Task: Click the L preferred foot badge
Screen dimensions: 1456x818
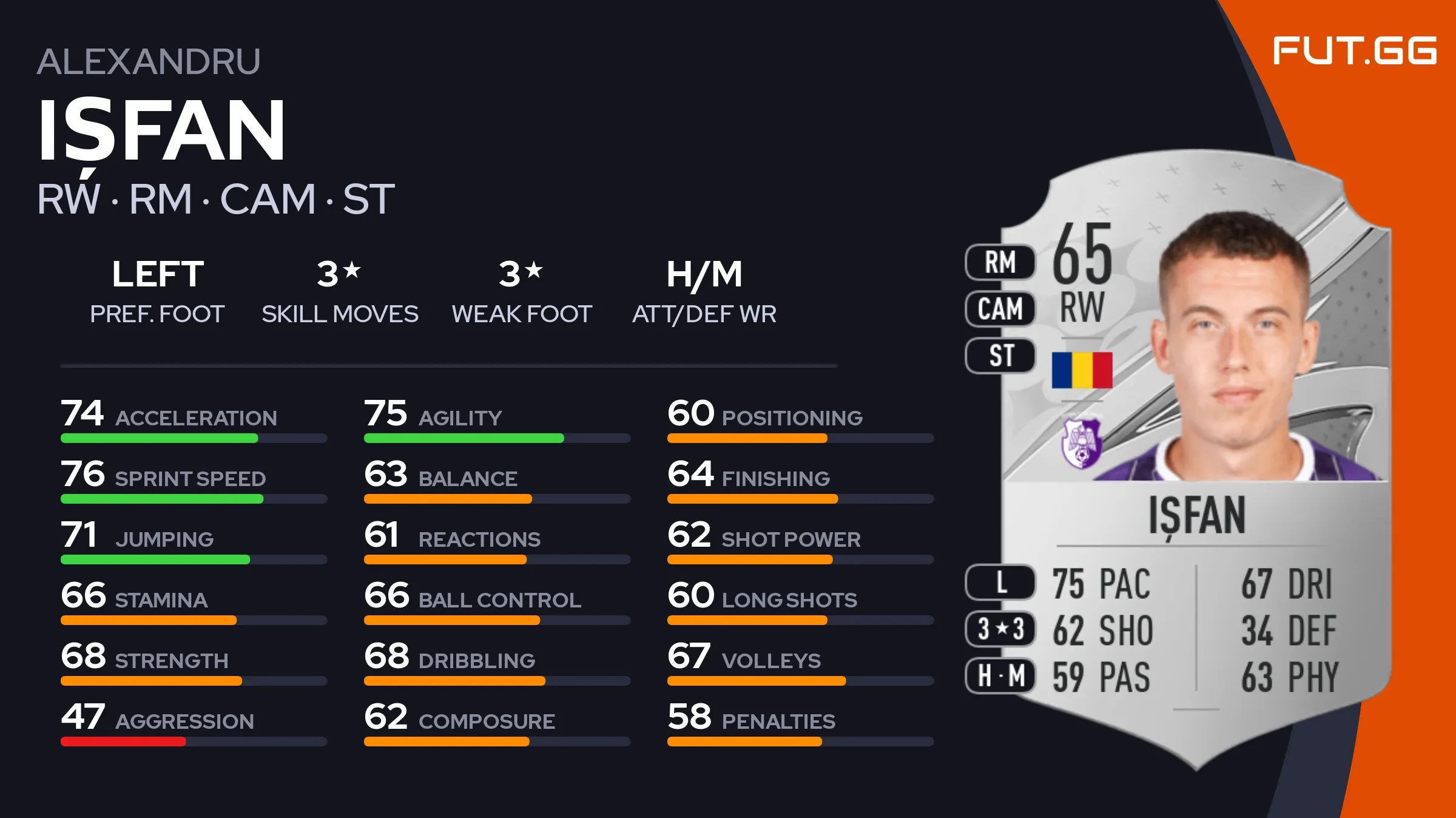Action: 1000,583
